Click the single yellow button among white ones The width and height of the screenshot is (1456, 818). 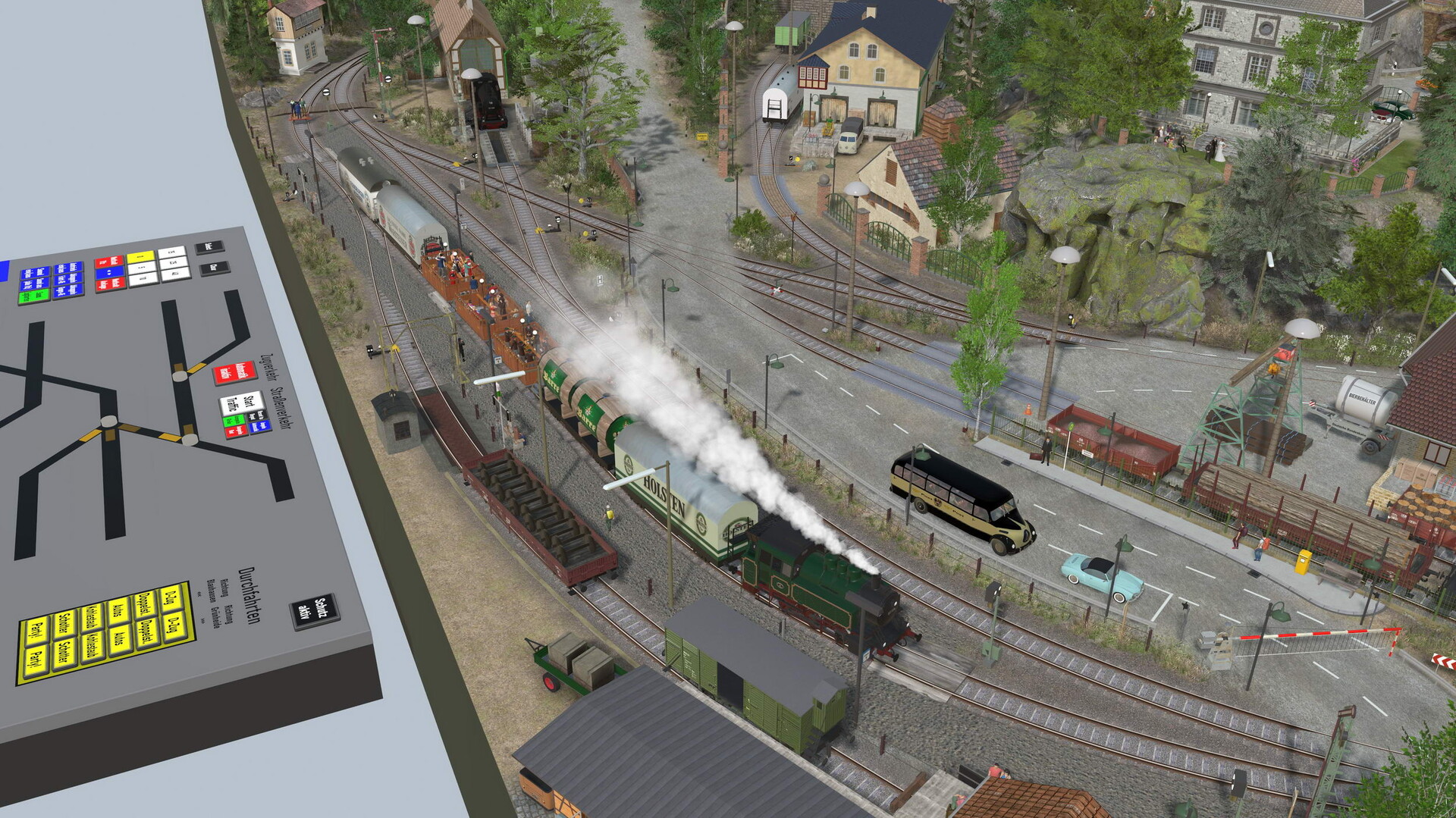(141, 258)
